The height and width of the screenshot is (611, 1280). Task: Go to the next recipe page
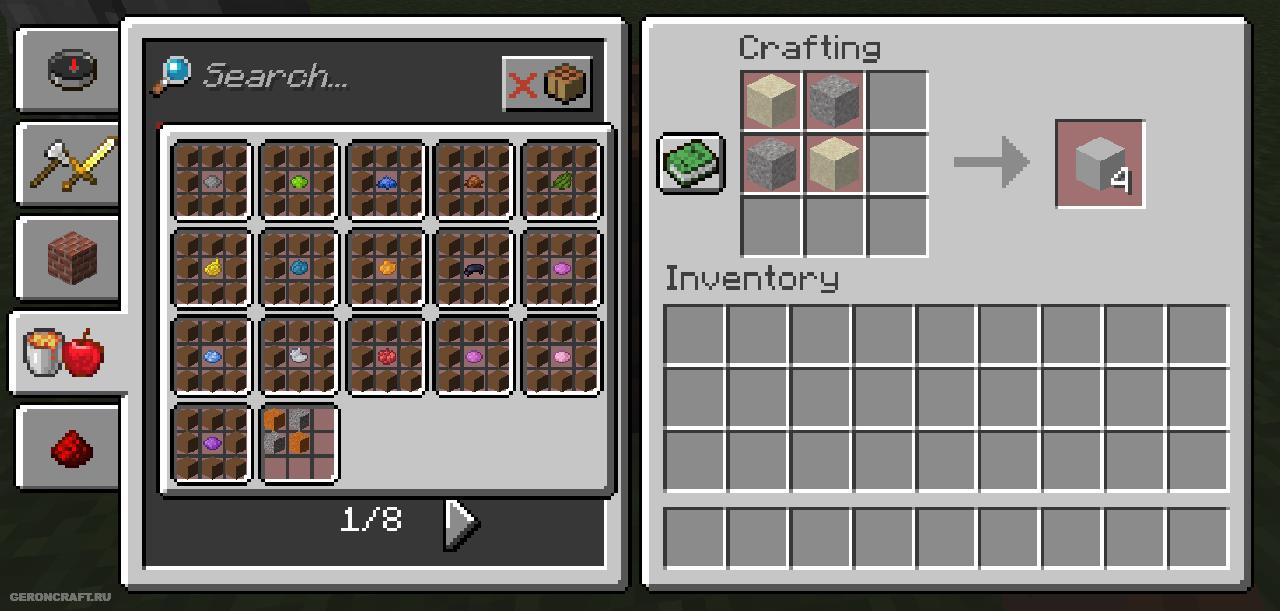(x=460, y=521)
